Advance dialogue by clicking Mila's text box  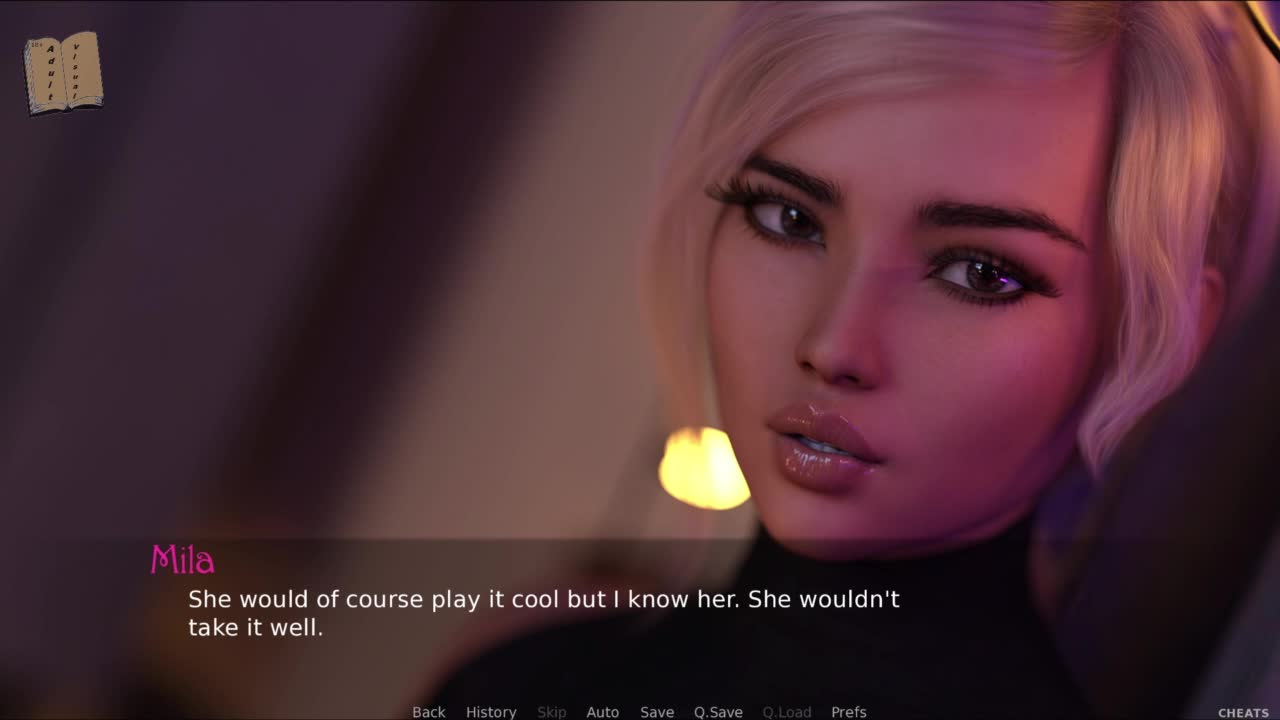click(x=544, y=614)
